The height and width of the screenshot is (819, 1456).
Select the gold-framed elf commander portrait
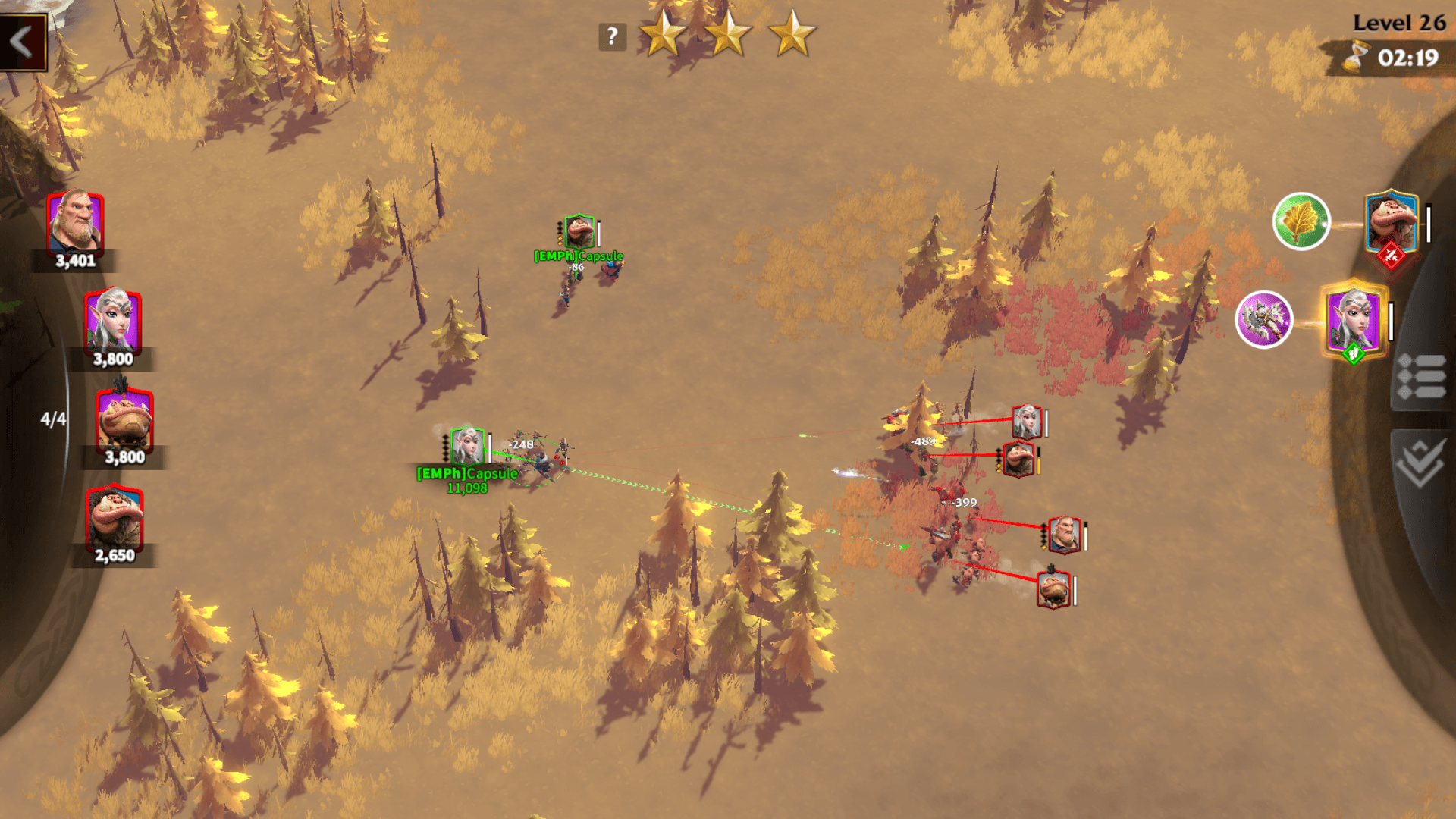(1354, 320)
